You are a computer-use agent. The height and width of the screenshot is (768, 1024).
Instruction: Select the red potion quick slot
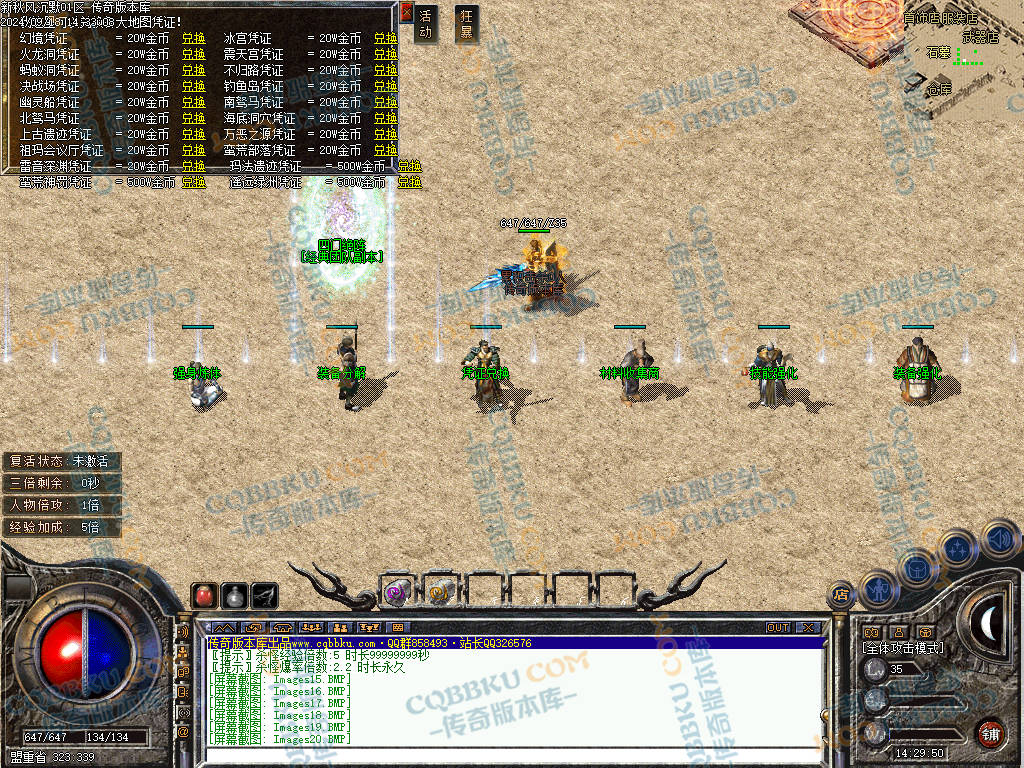(205, 595)
